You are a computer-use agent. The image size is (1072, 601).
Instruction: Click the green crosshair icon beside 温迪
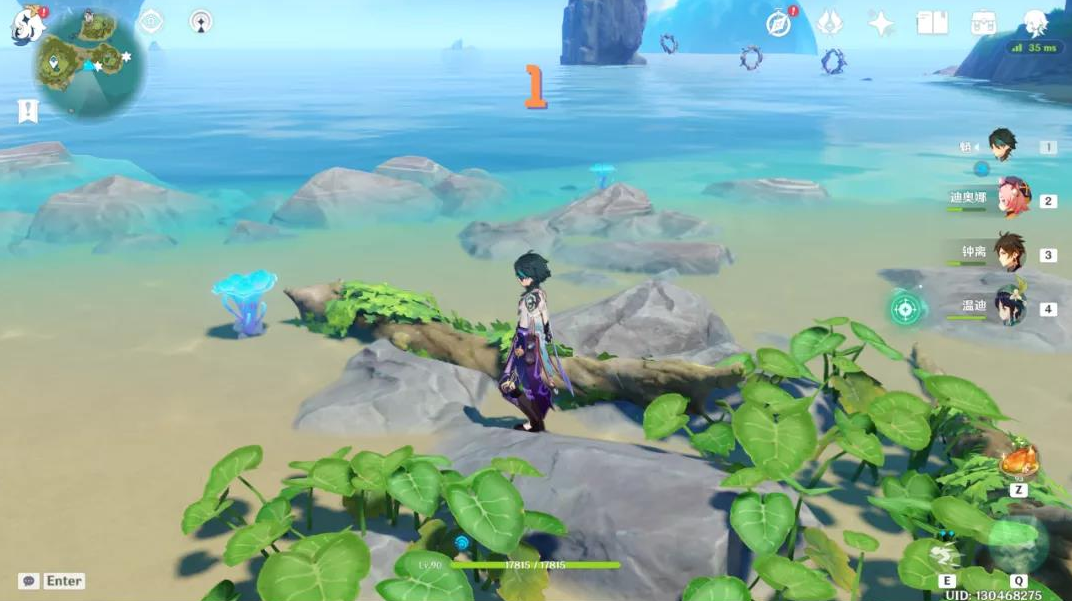click(x=907, y=308)
